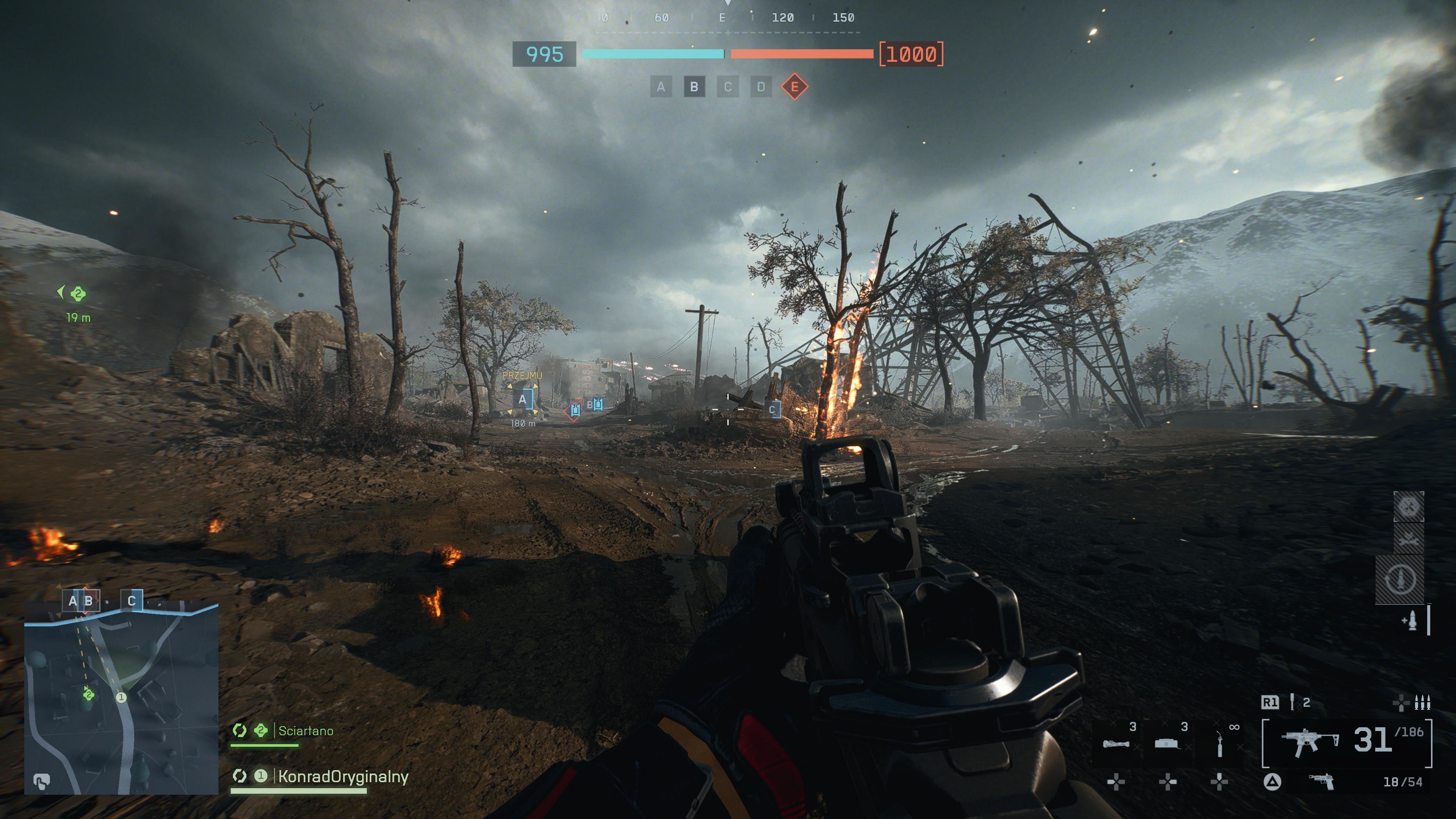The image size is (1456, 819).
Task: Equip the anti-tank mine gadget slot
Action: (1168, 743)
